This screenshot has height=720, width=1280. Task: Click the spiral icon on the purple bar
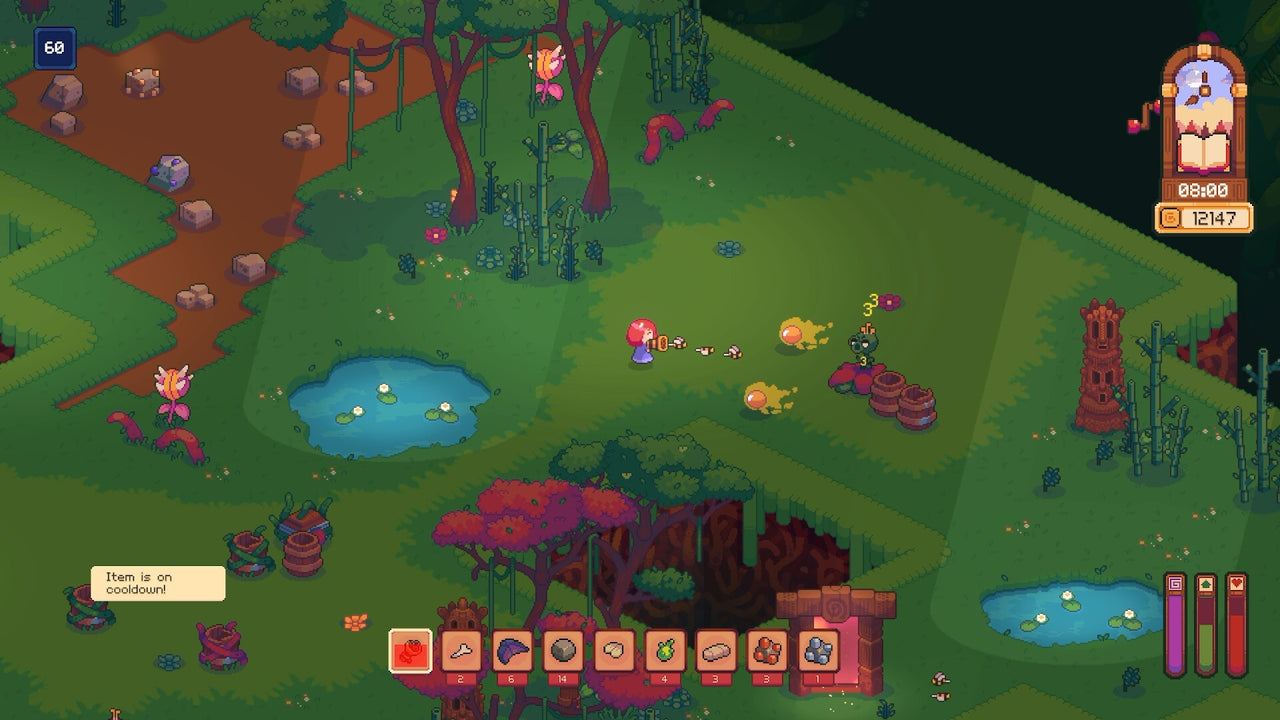(1175, 584)
